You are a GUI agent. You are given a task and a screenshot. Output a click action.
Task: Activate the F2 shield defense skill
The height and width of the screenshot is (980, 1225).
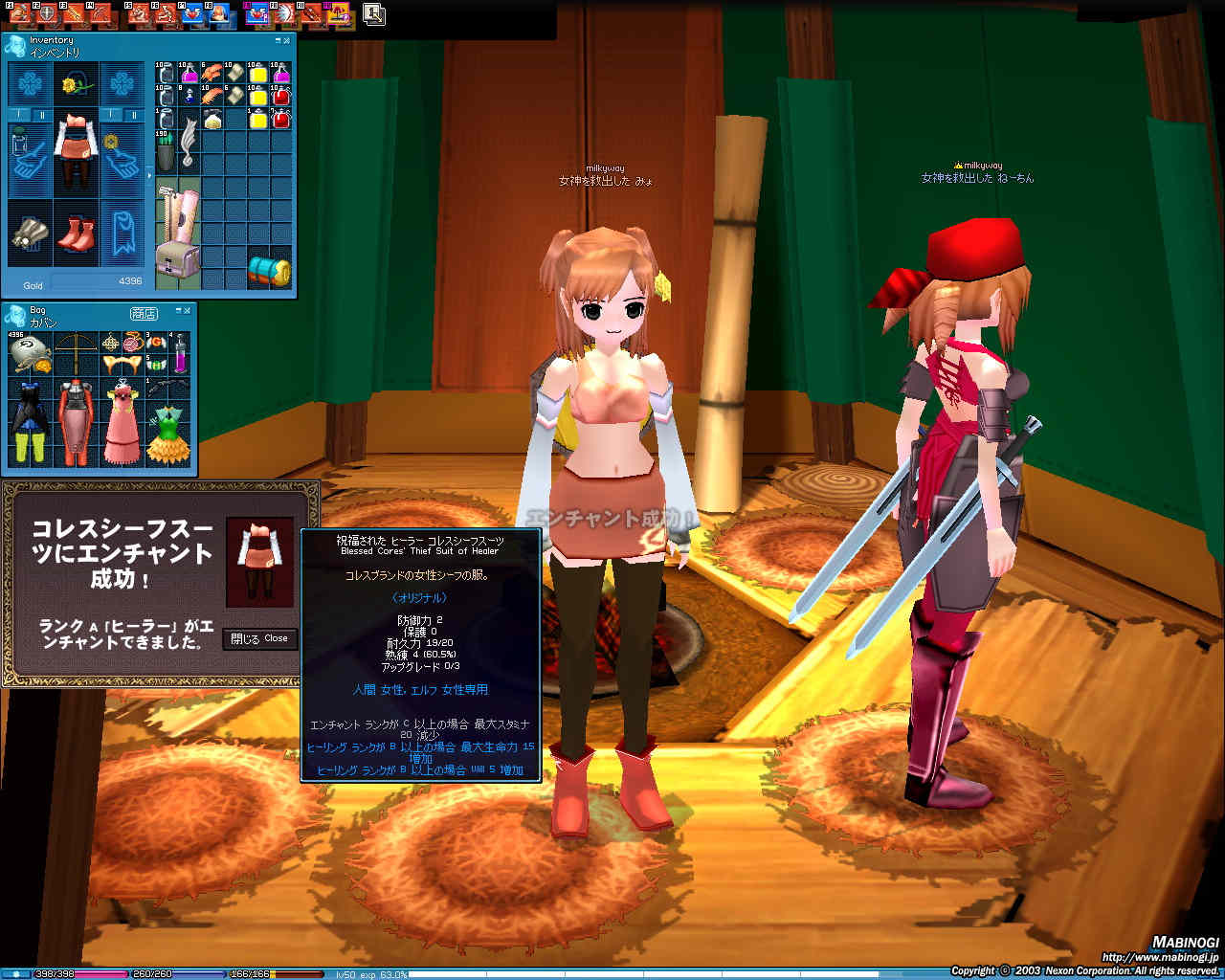coord(46,13)
